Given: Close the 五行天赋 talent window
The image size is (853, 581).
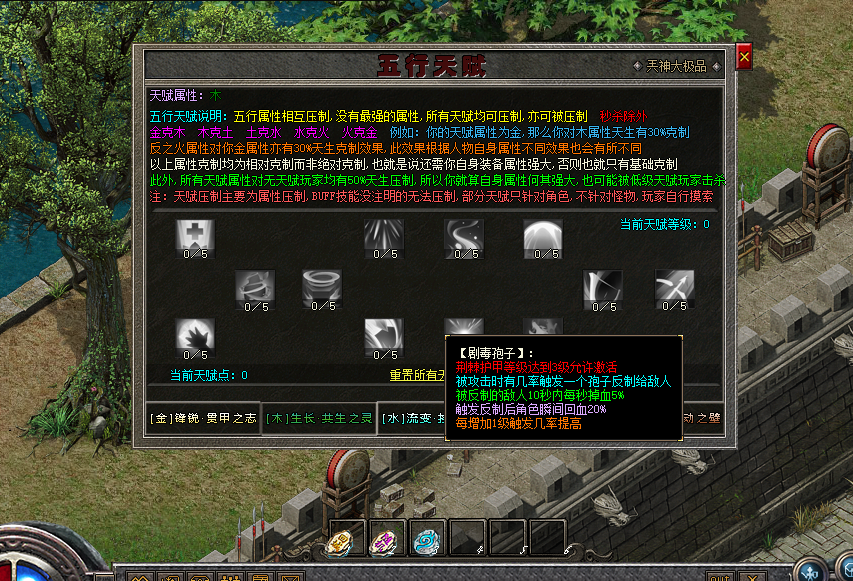Looking at the screenshot, I should 744,58.
